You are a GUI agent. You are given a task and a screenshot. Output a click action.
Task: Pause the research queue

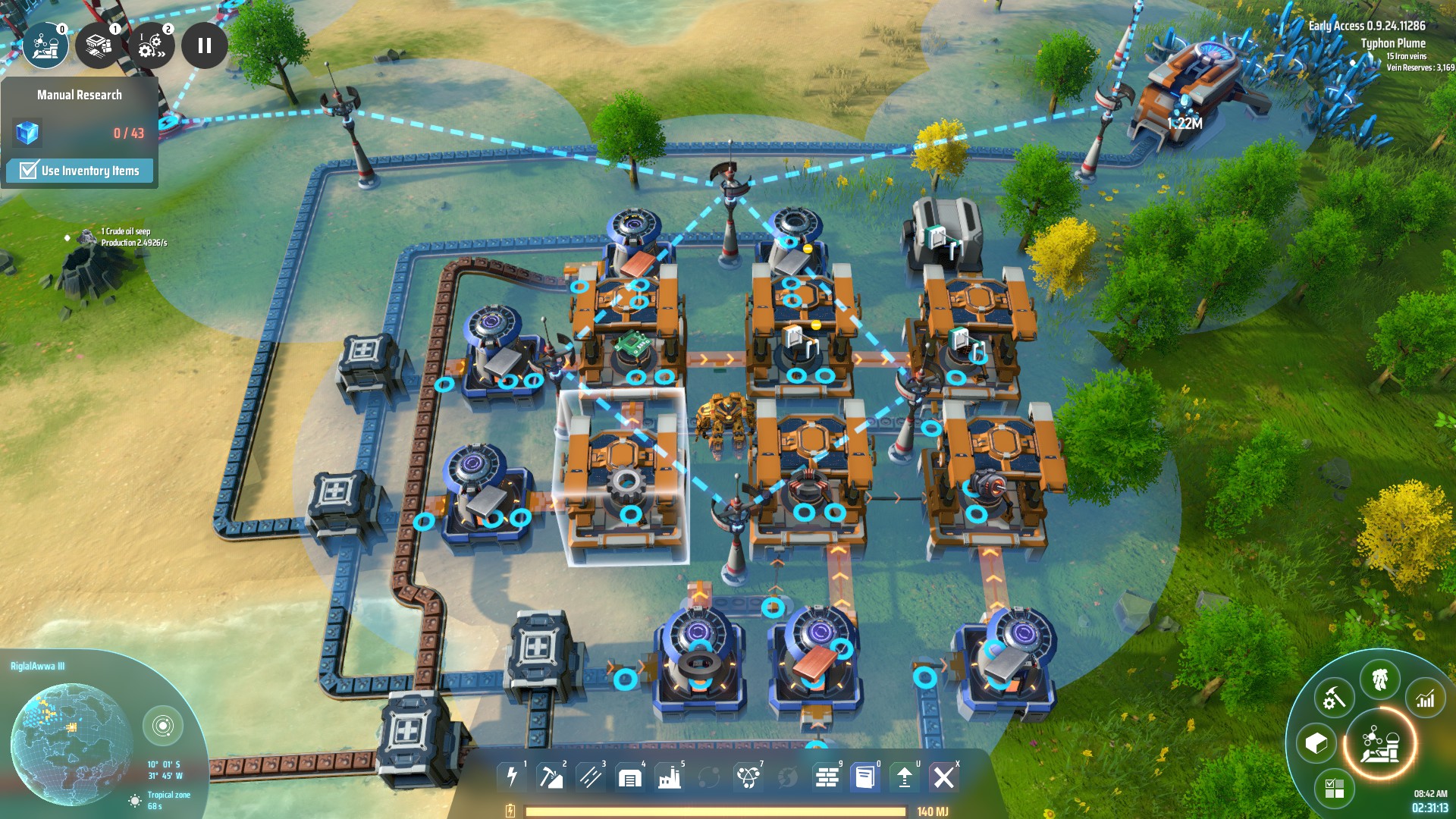[204, 45]
